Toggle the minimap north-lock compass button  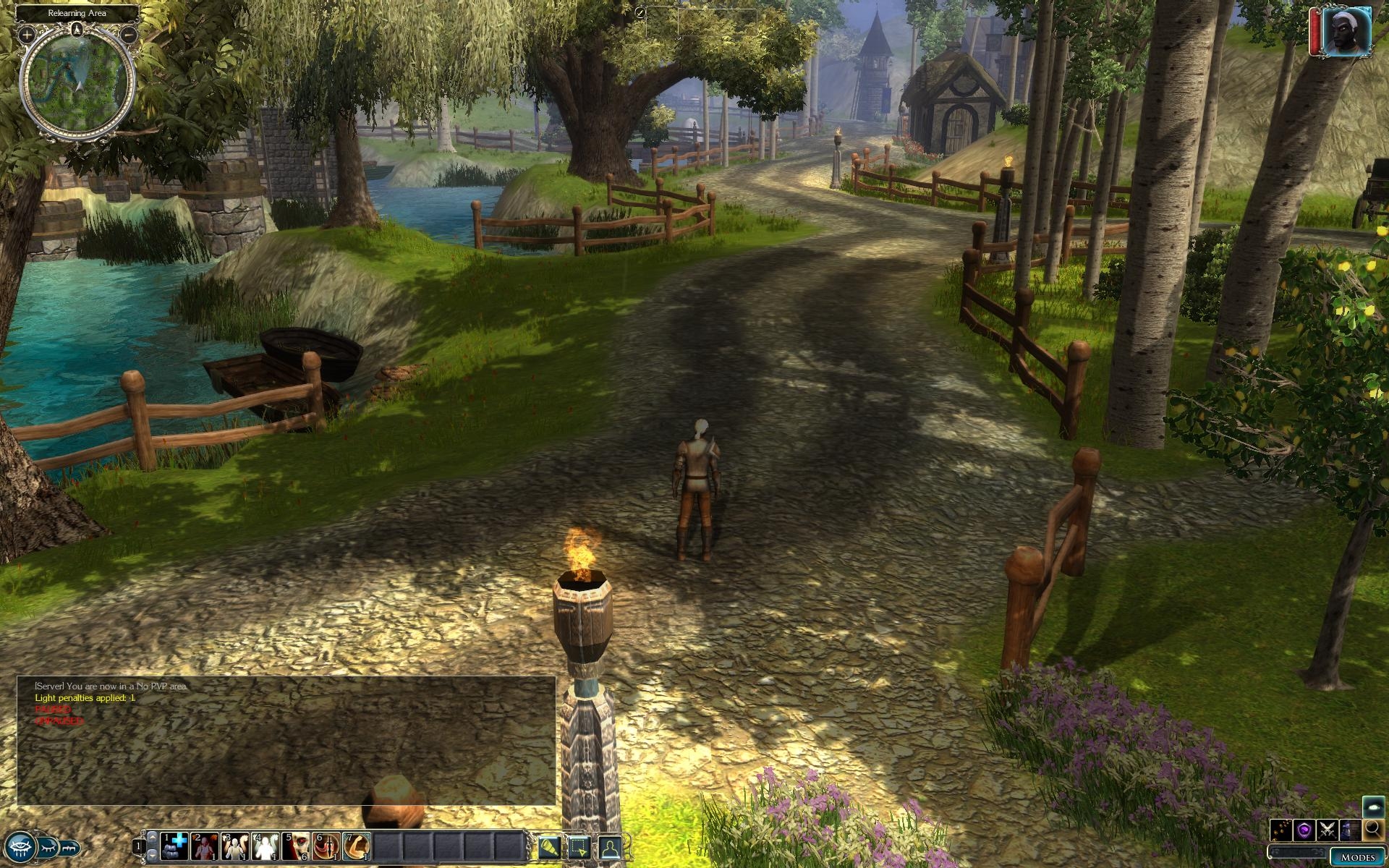pyautogui.click(x=77, y=30)
